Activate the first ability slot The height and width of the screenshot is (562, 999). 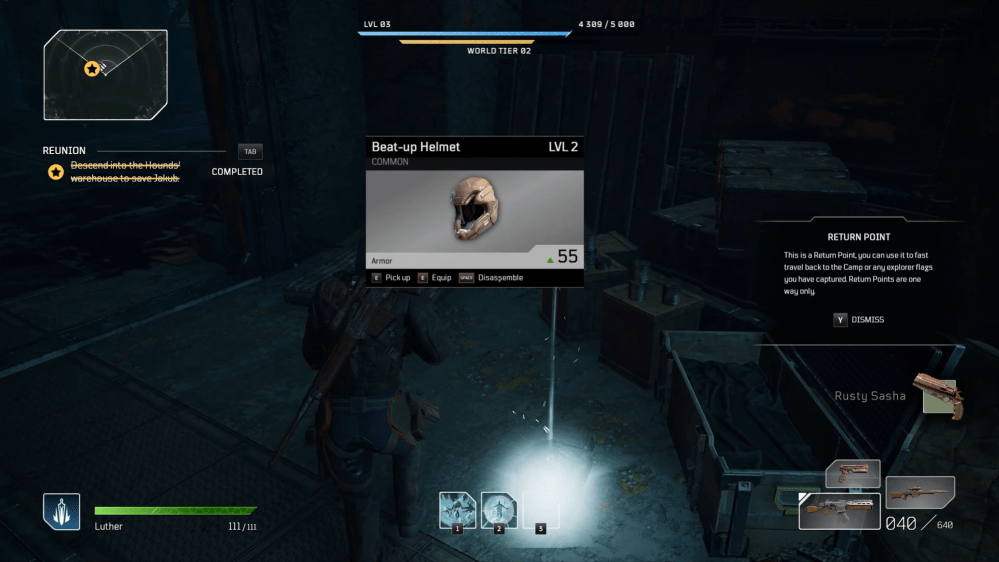pyautogui.click(x=457, y=510)
